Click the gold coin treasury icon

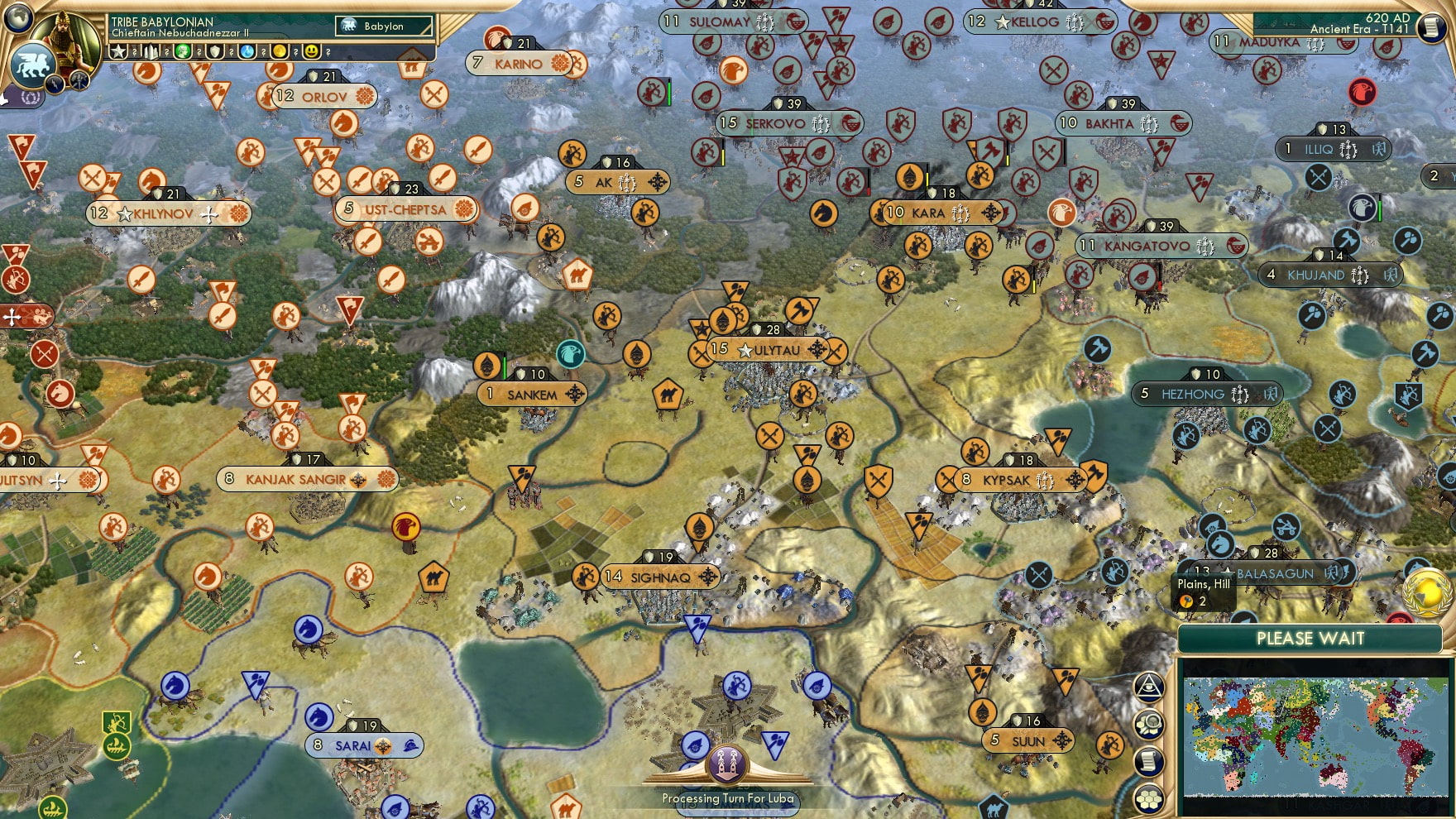(280, 51)
